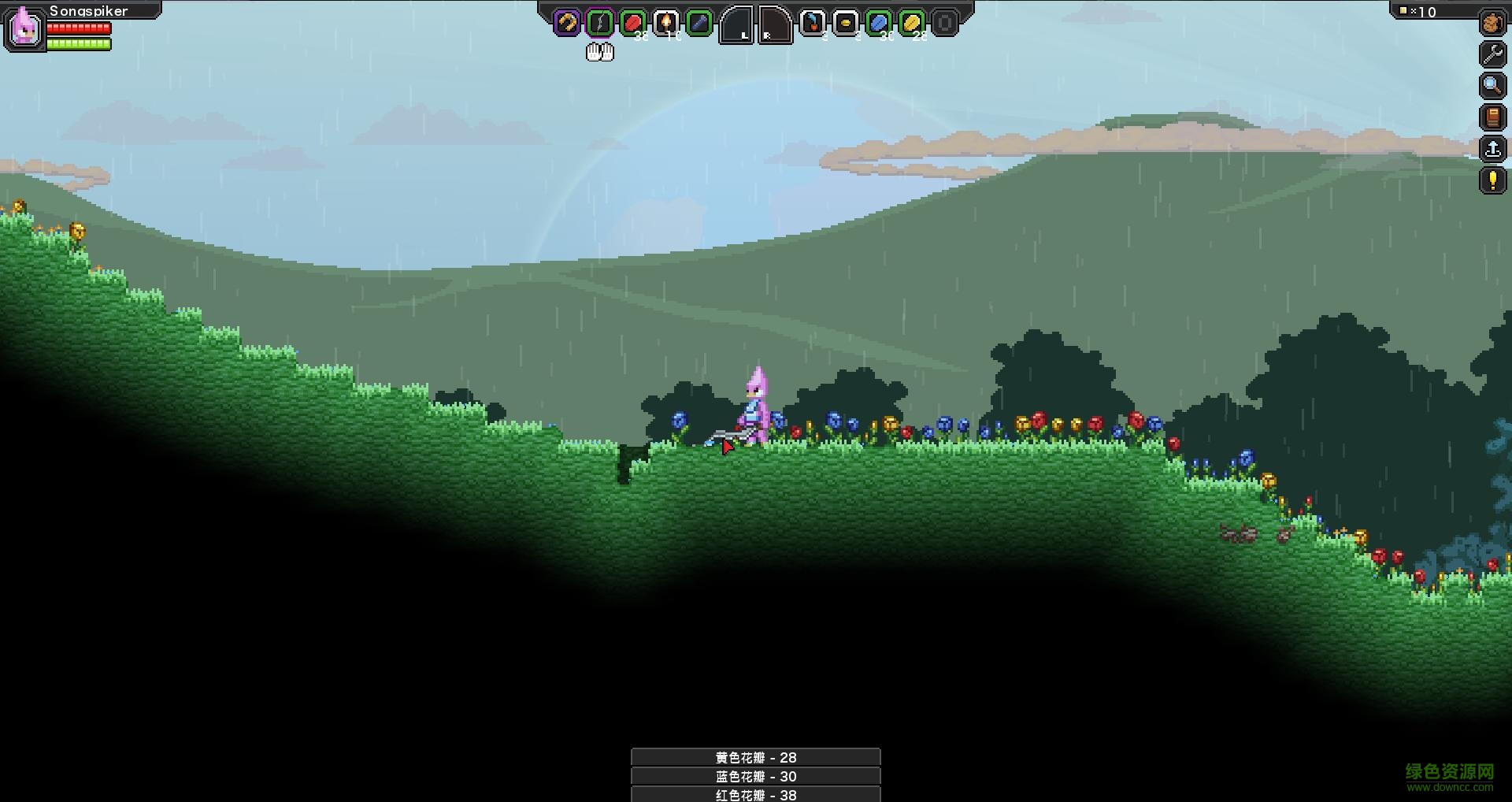Click the beam-up teleport icon
The image size is (1512, 802).
click(x=1491, y=149)
